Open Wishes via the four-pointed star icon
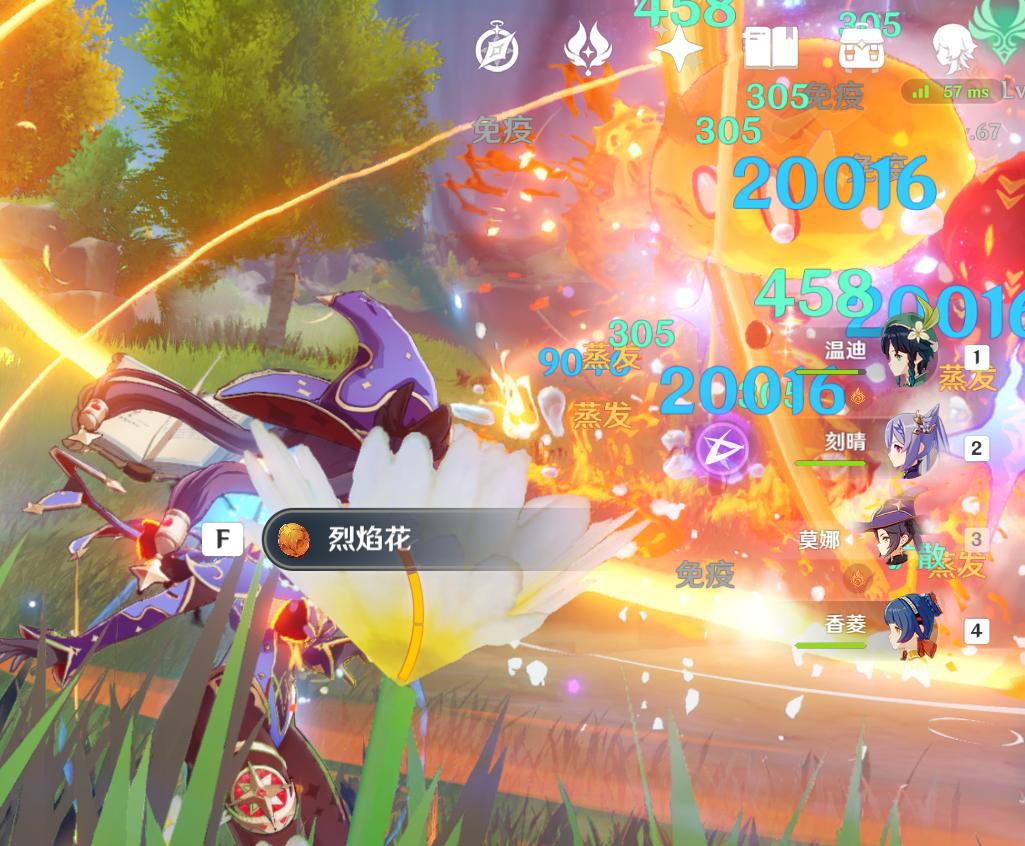The width and height of the screenshot is (1025, 846). coord(679,48)
